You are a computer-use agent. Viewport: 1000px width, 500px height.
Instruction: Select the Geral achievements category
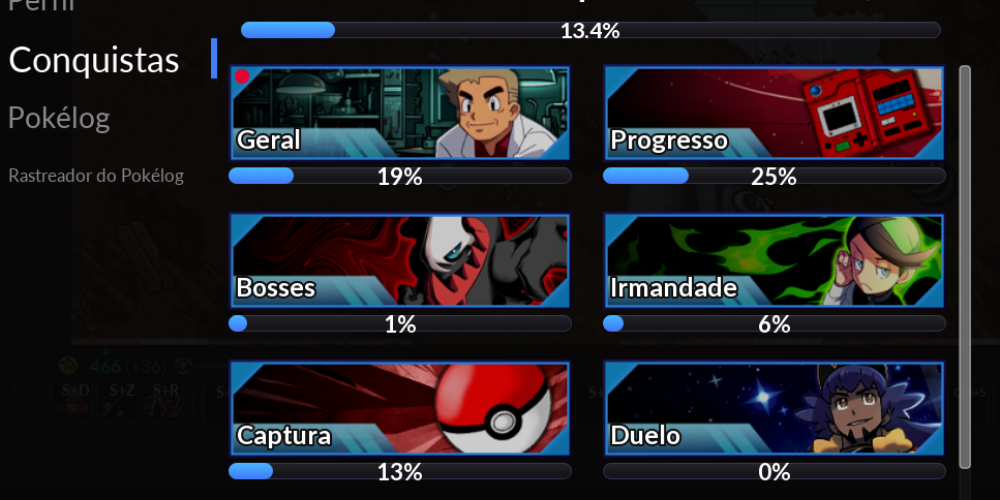click(400, 113)
